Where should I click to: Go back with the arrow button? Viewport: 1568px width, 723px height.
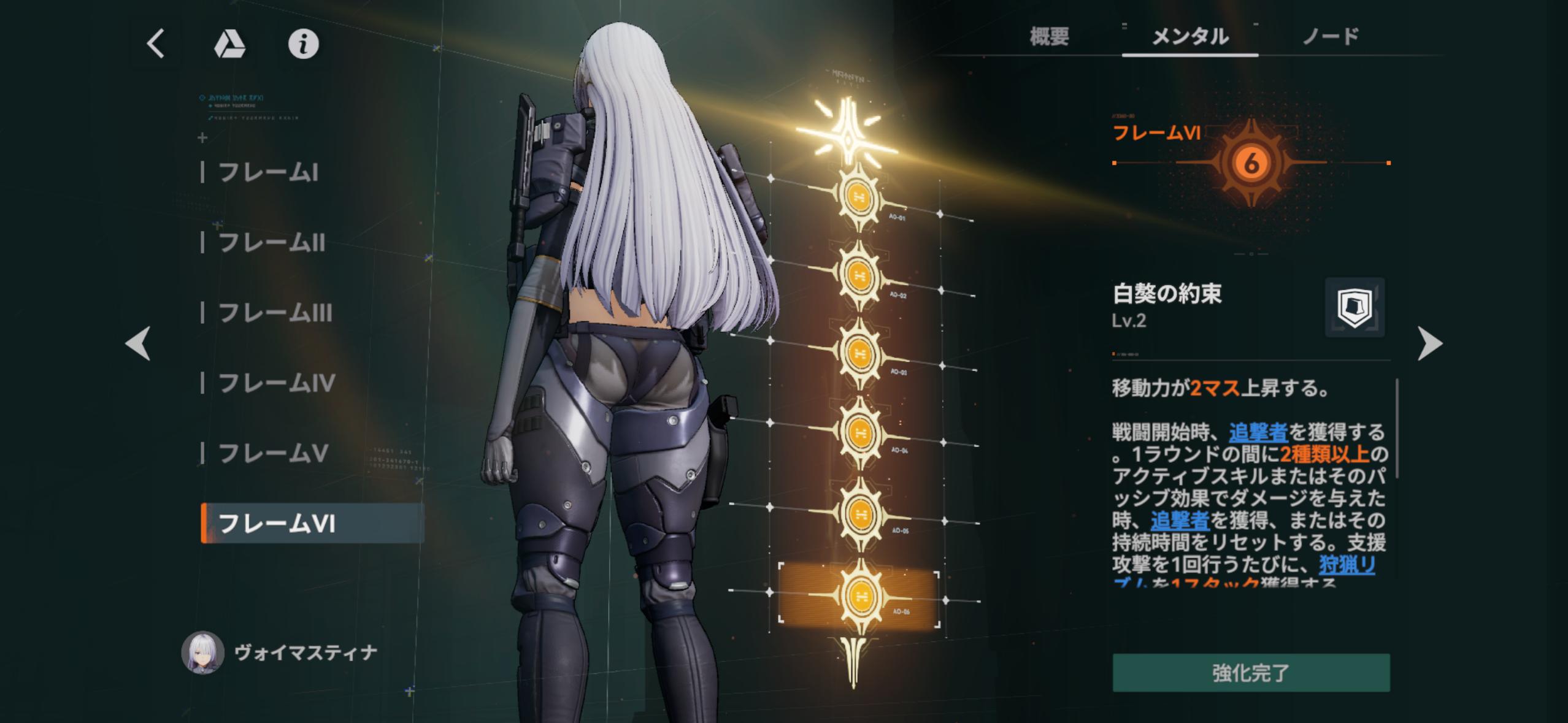[156, 44]
